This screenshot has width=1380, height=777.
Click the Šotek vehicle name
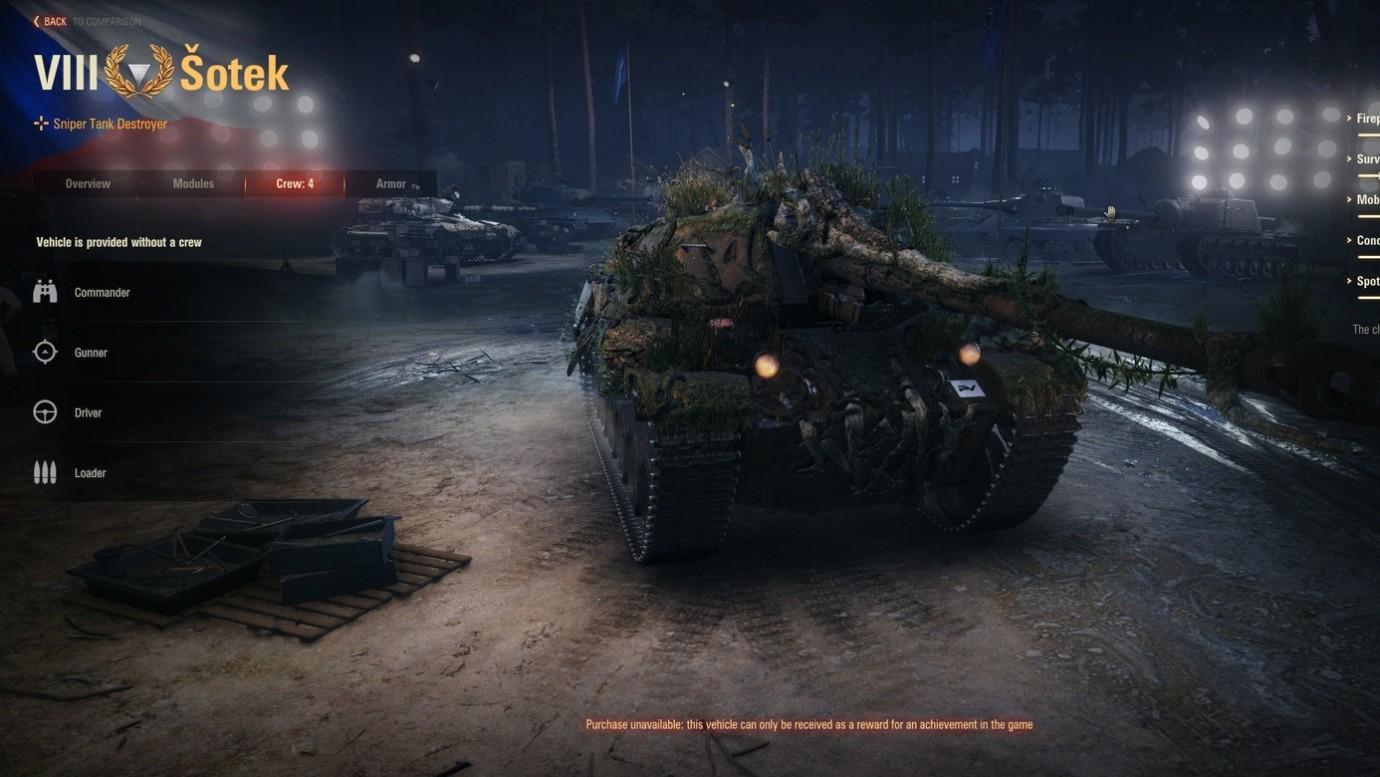[x=234, y=70]
